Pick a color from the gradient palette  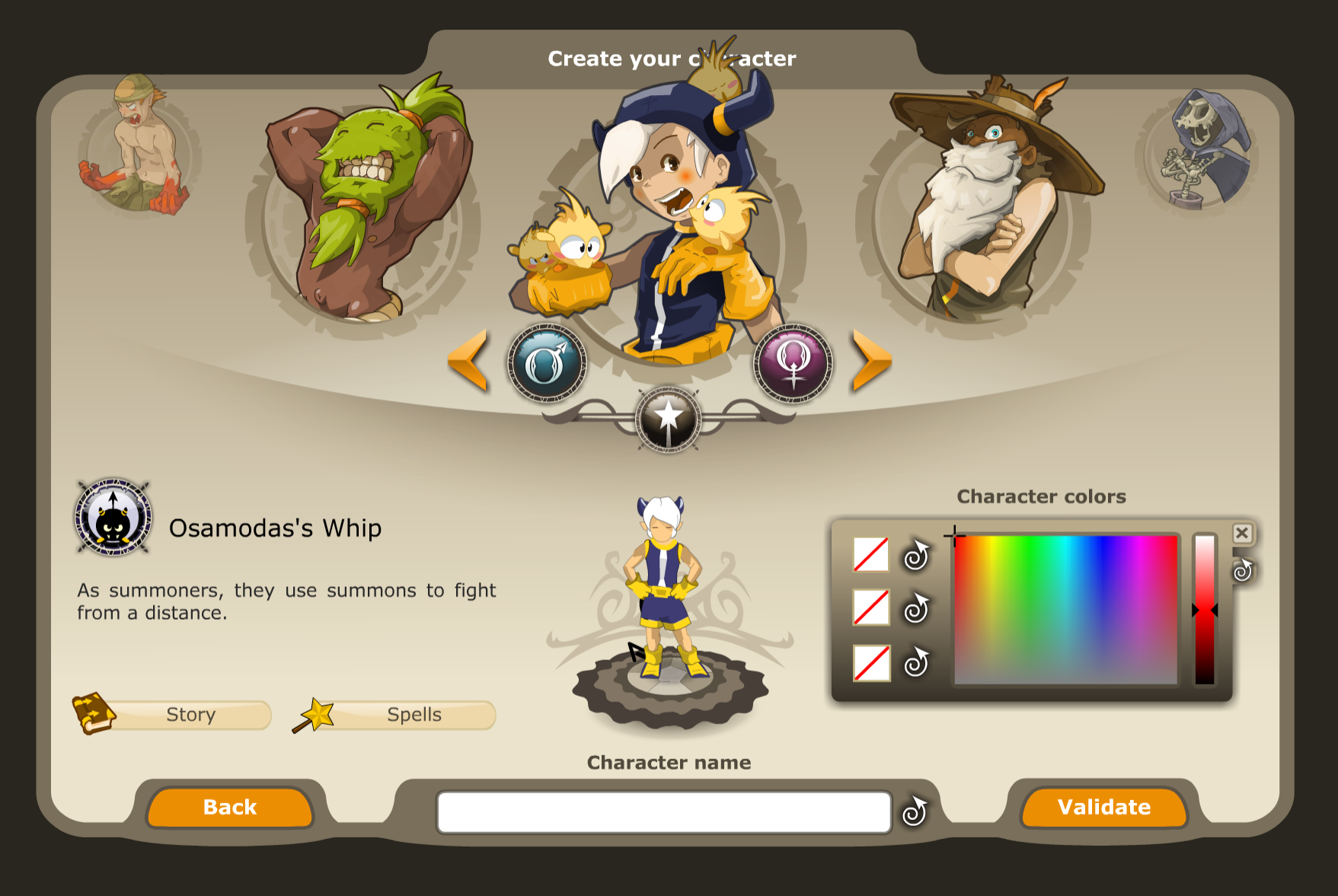(1066, 609)
